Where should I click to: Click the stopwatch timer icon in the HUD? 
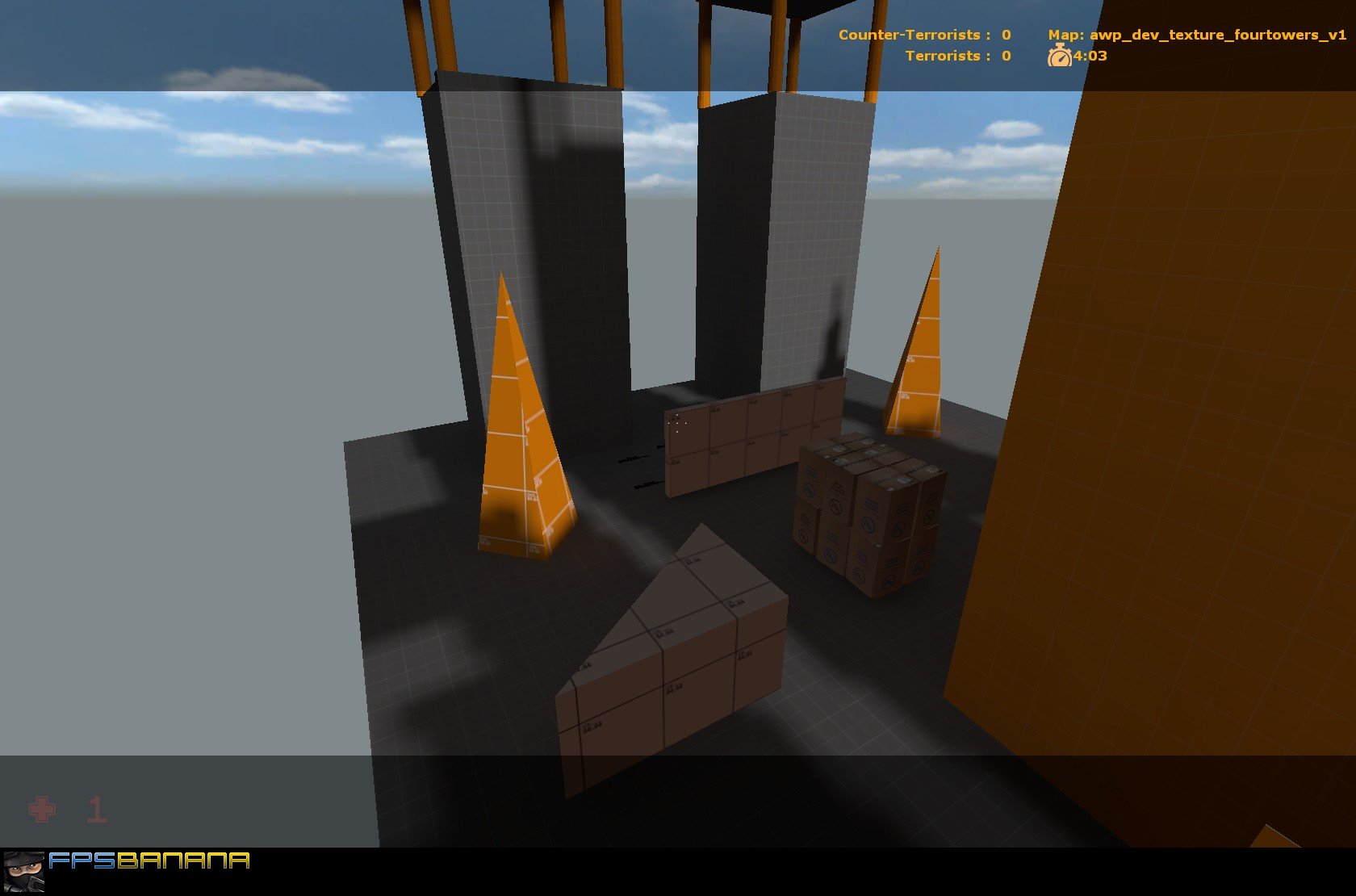[1060, 57]
